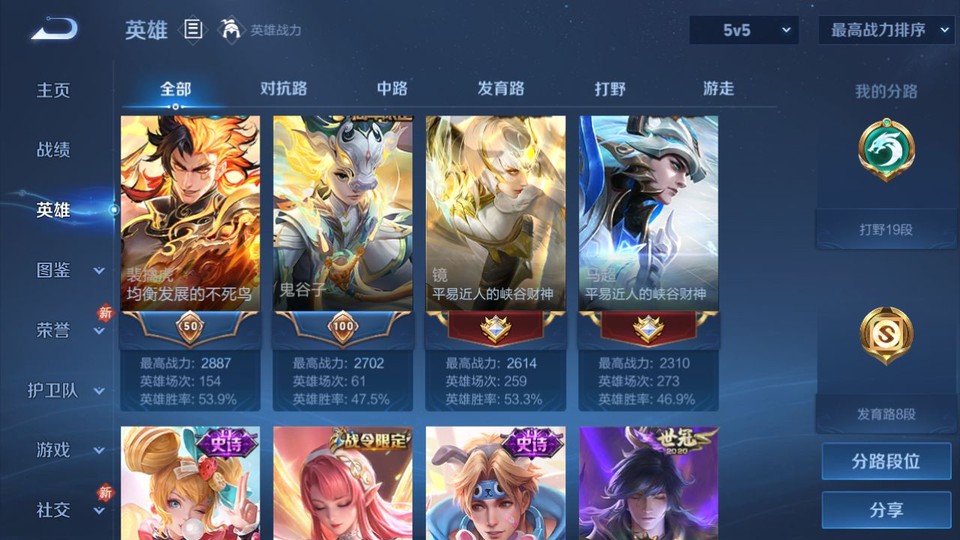
Task: Select the 裴擒虎 hero card
Action: click(190, 230)
